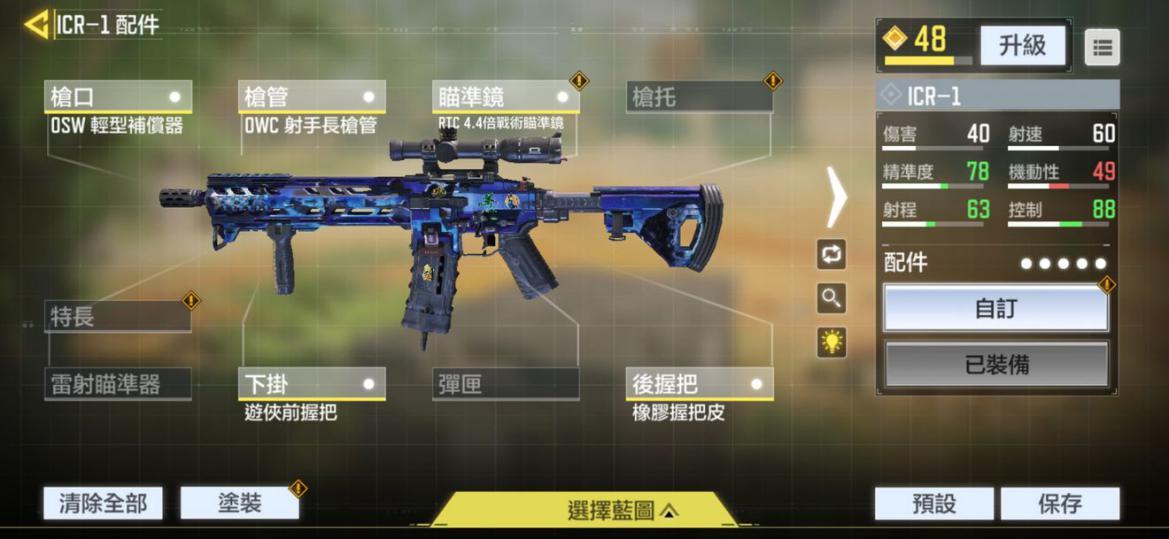The image size is (1169, 539).
Task: Click the magnifying glass inspect icon
Action: pos(831,298)
